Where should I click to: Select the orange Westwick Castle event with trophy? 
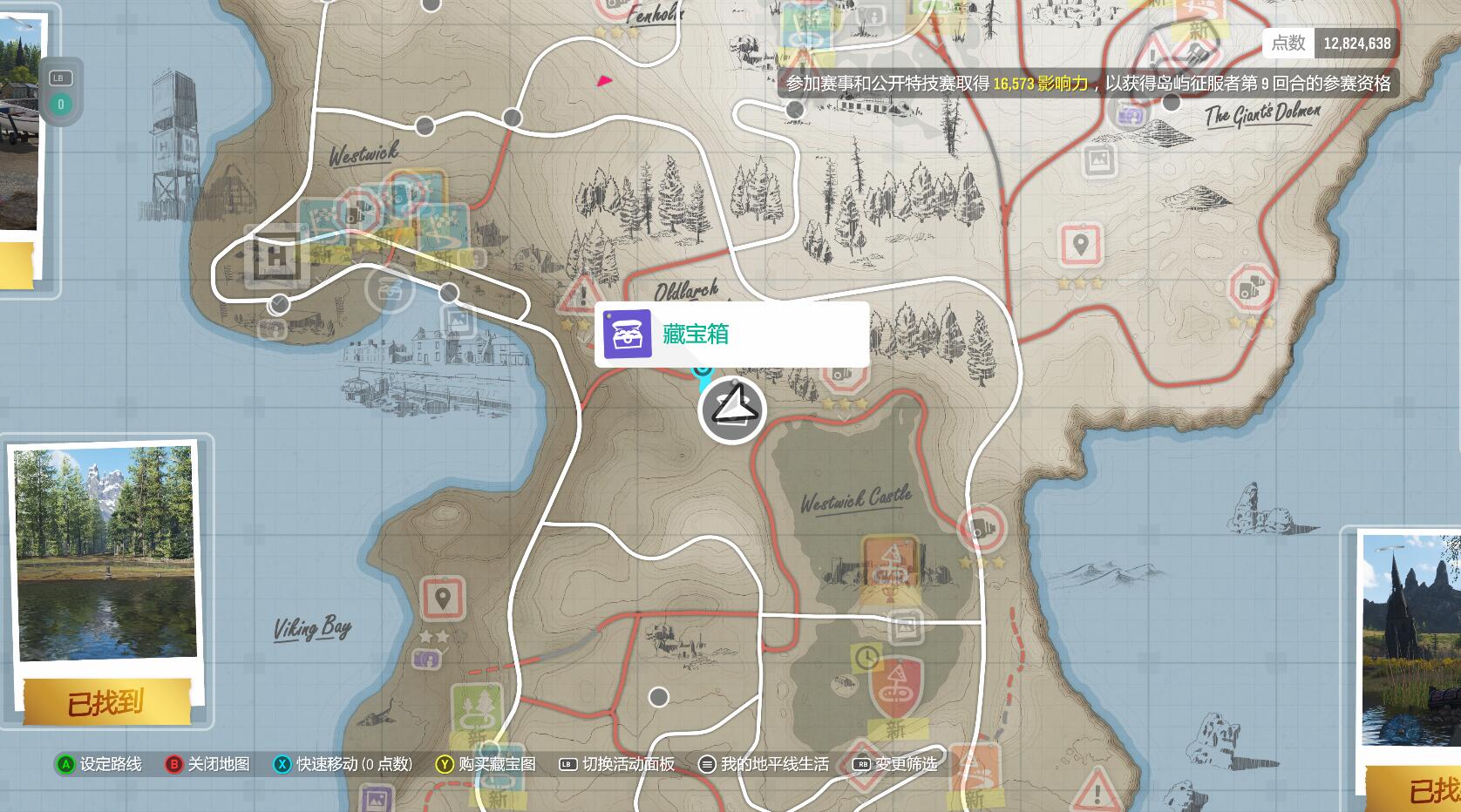coord(890,565)
